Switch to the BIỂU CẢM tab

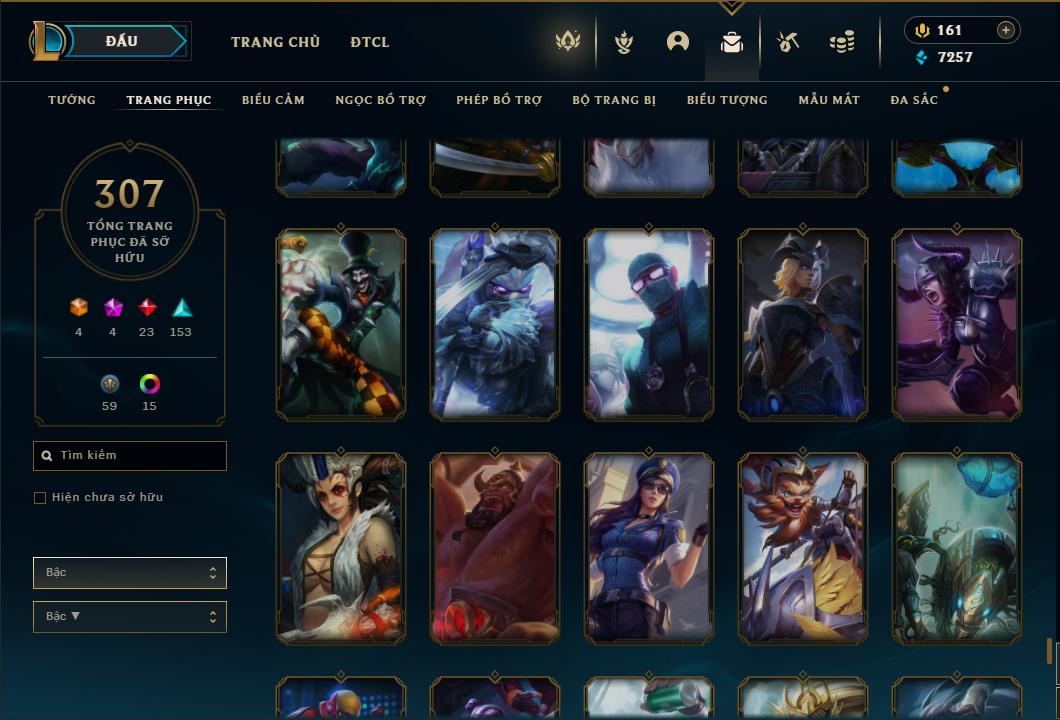pos(273,100)
